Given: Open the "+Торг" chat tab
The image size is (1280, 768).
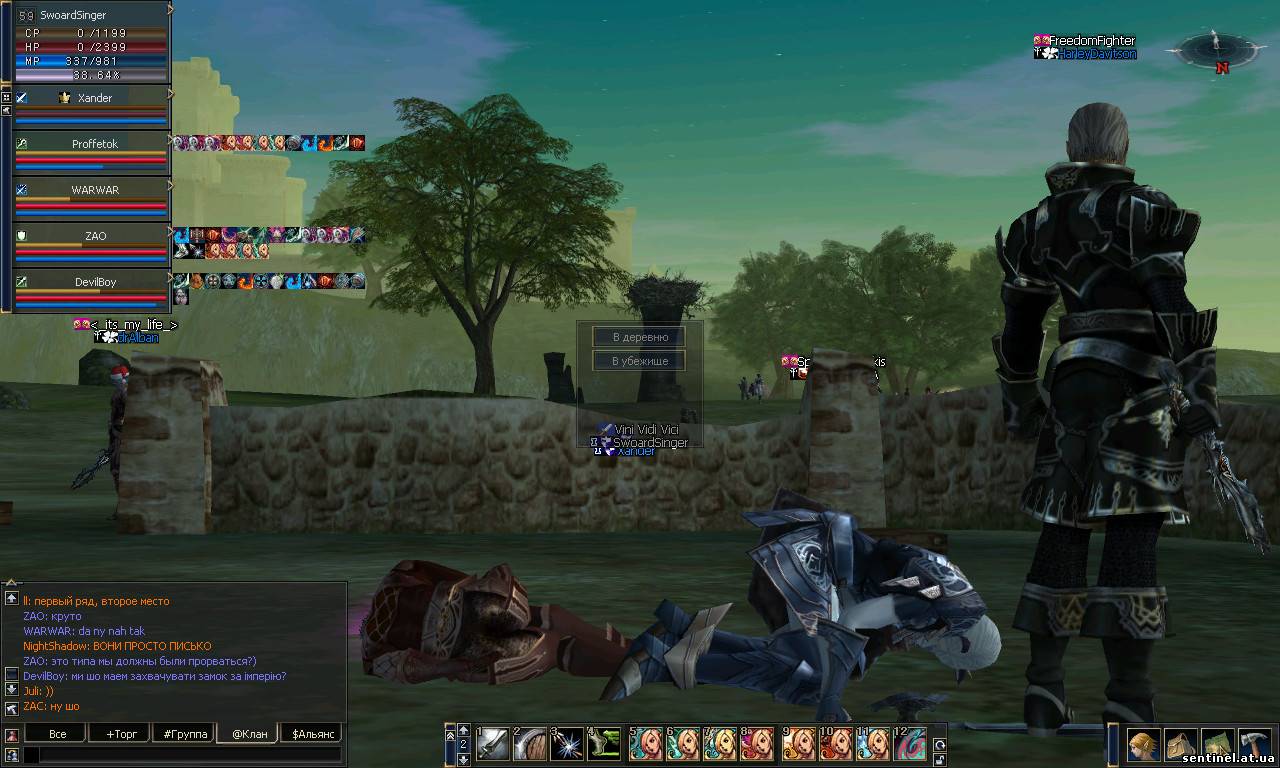Looking at the screenshot, I should [x=121, y=734].
